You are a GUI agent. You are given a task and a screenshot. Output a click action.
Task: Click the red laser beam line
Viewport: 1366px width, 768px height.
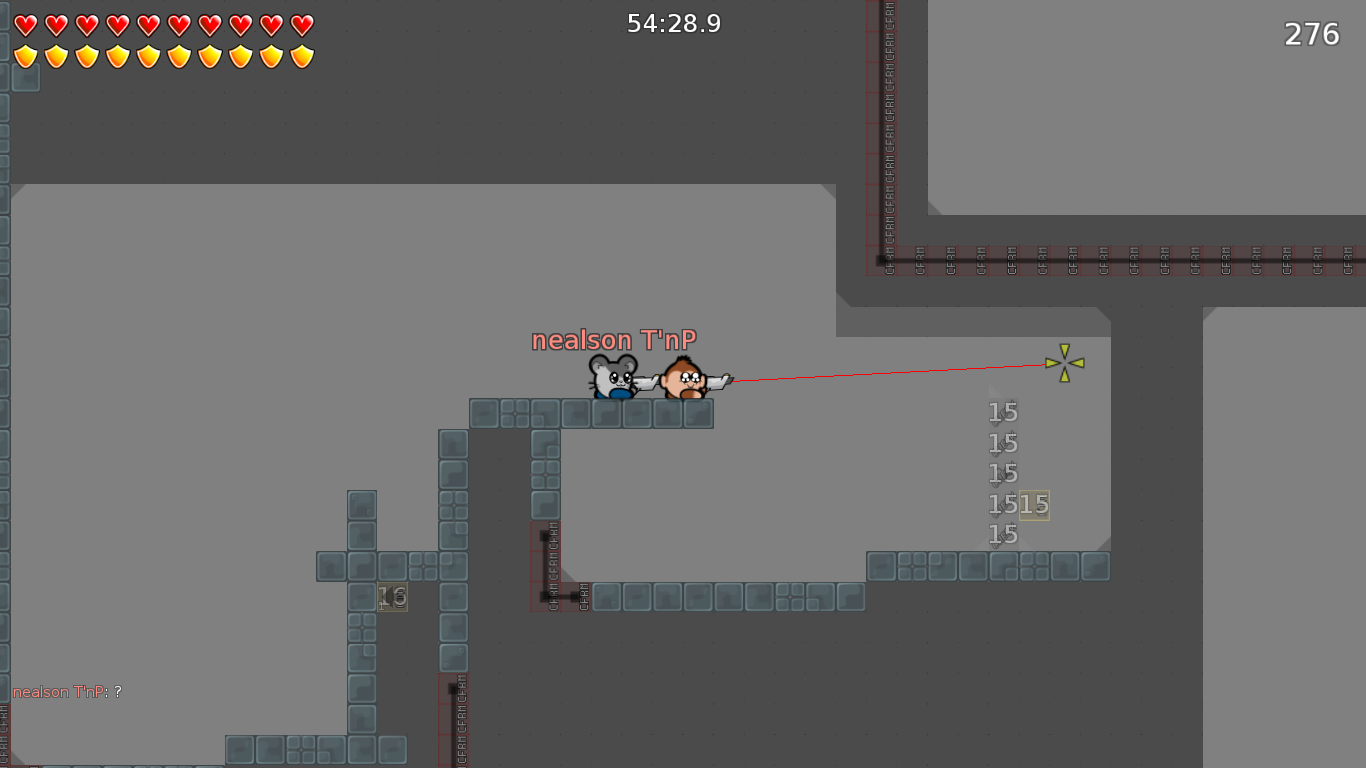(890, 374)
